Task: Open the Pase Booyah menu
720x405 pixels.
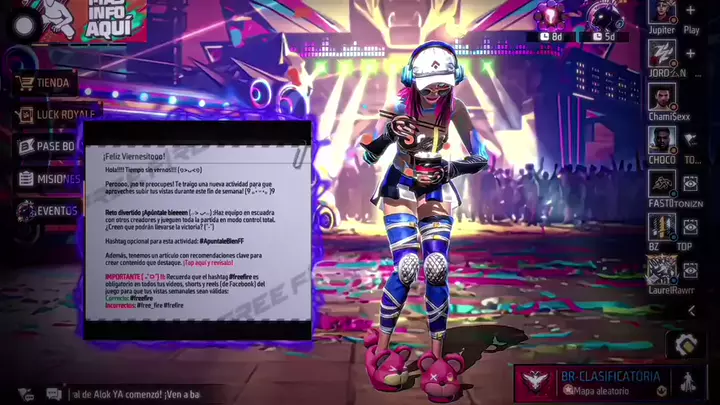Action: [47, 146]
